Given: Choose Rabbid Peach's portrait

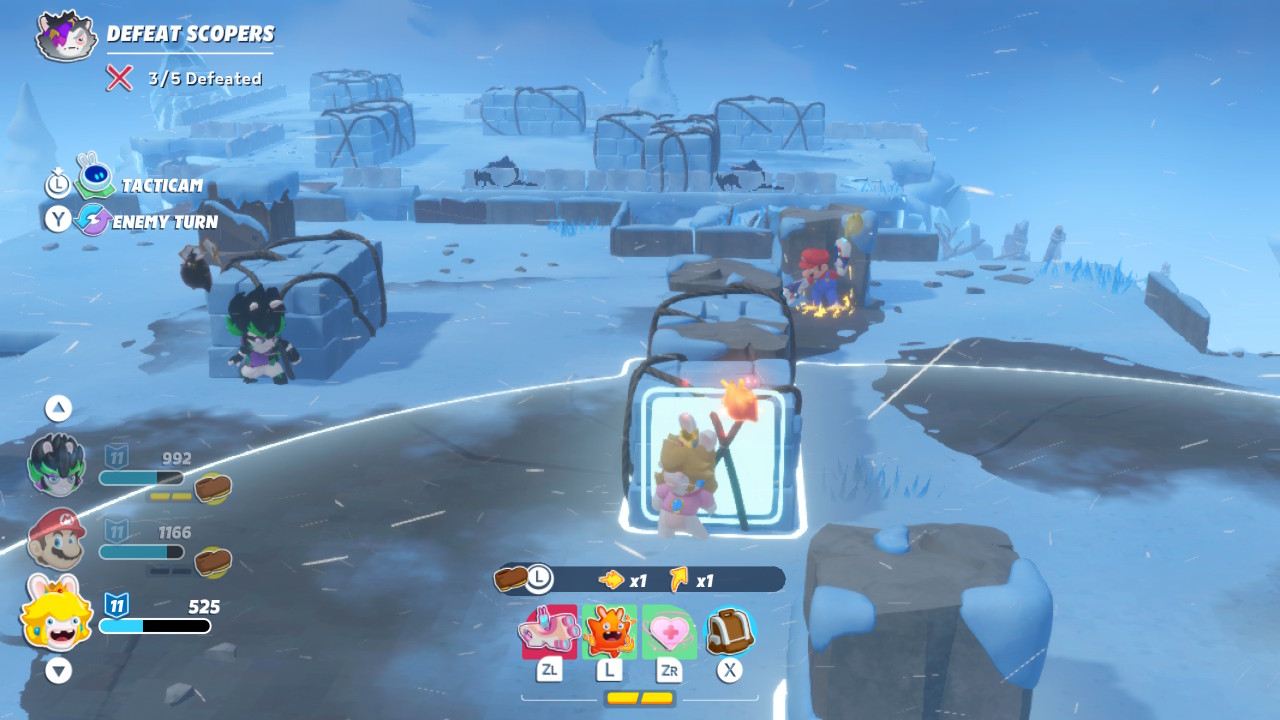Looking at the screenshot, I should click(x=56, y=612).
